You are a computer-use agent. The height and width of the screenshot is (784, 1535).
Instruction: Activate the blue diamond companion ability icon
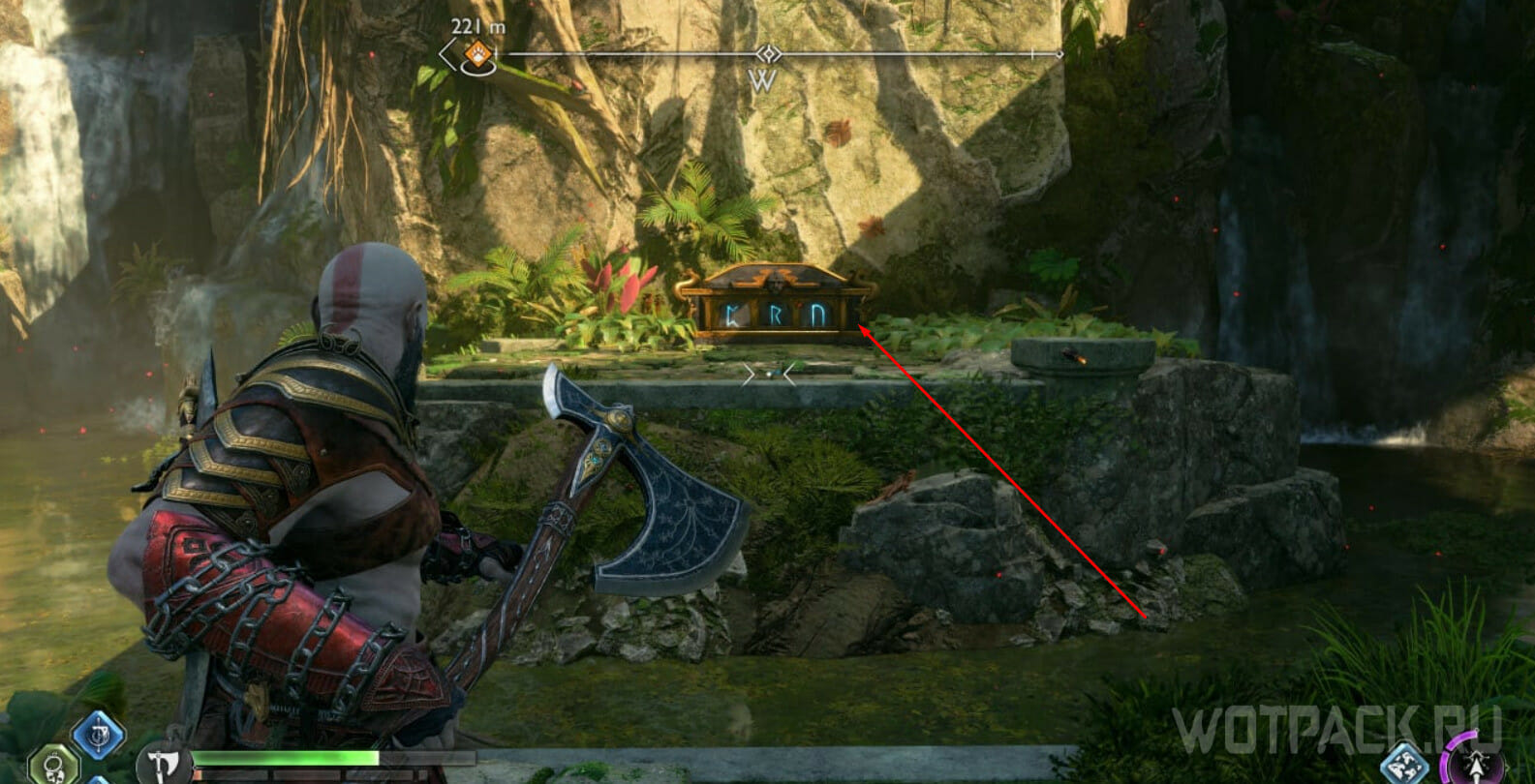1404,764
